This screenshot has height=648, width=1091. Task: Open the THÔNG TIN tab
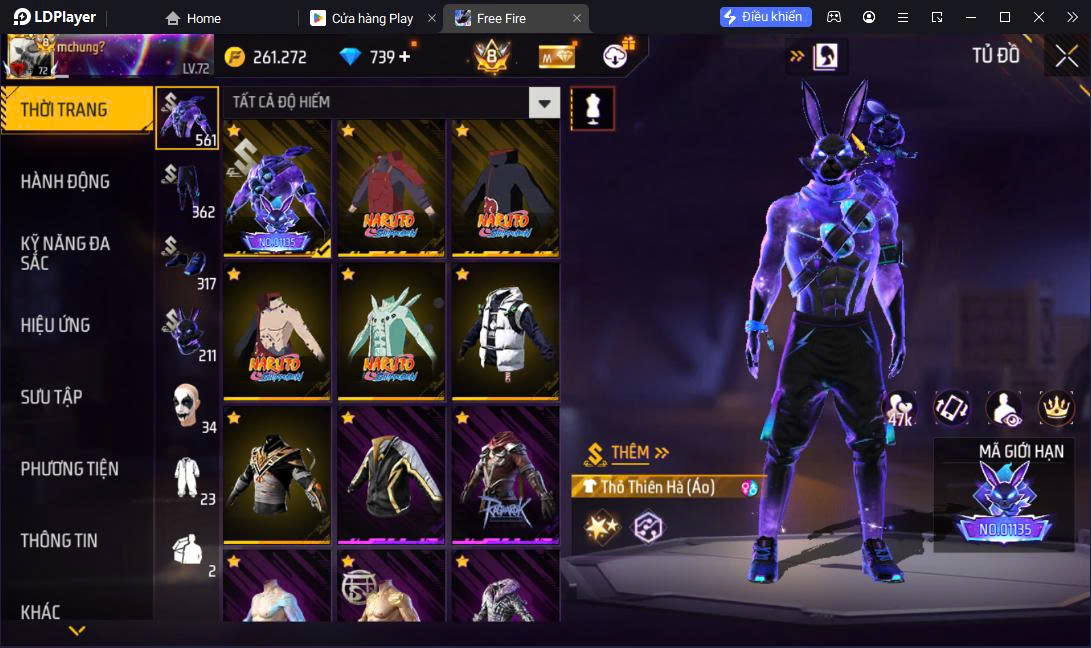(x=60, y=541)
